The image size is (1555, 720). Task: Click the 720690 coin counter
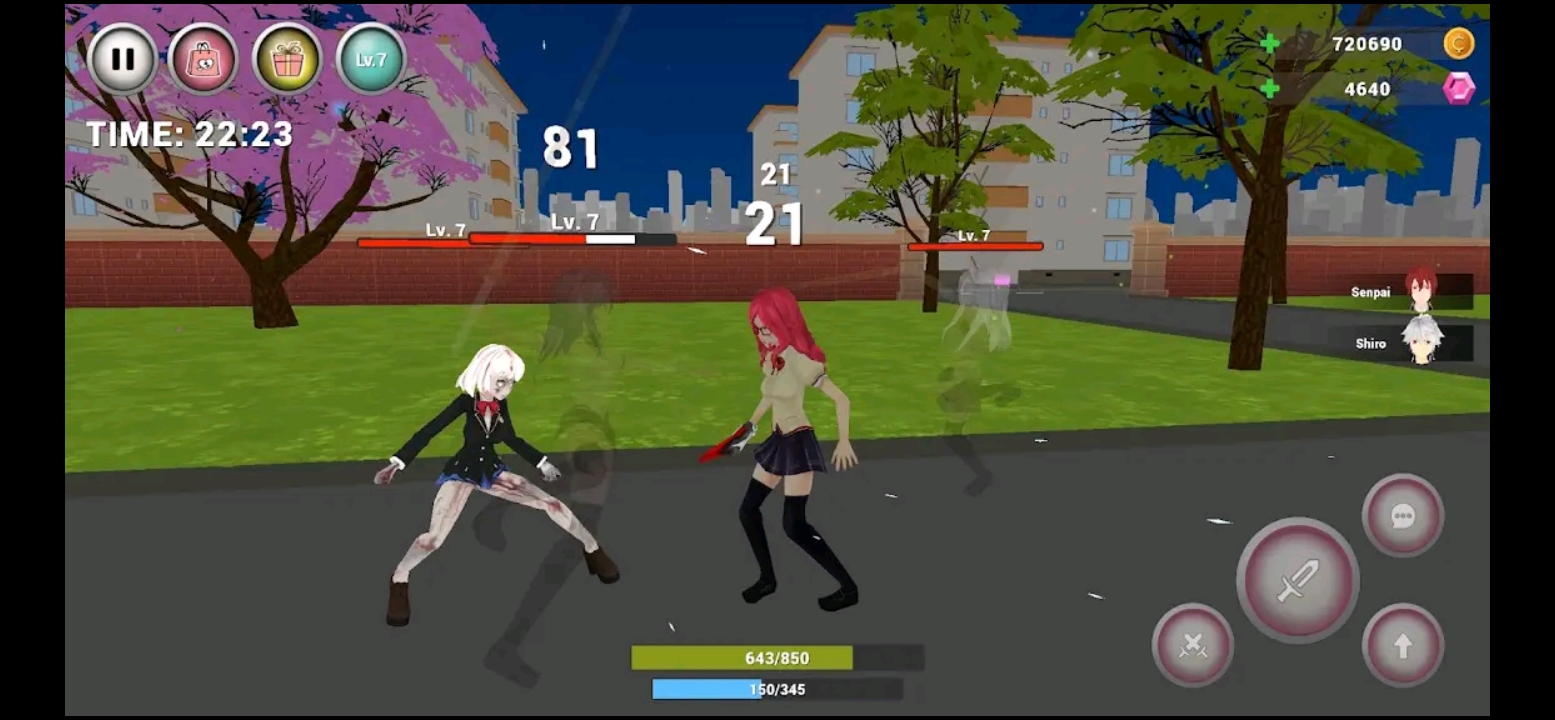(x=1366, y=44)
